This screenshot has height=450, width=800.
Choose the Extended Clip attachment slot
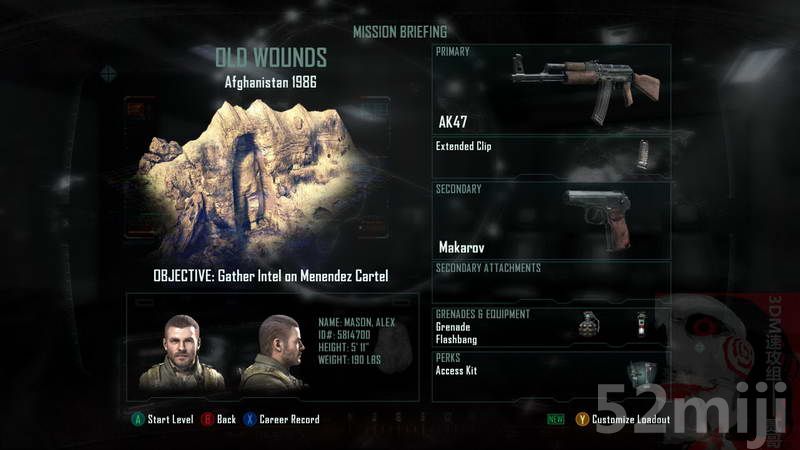(551, 156)
